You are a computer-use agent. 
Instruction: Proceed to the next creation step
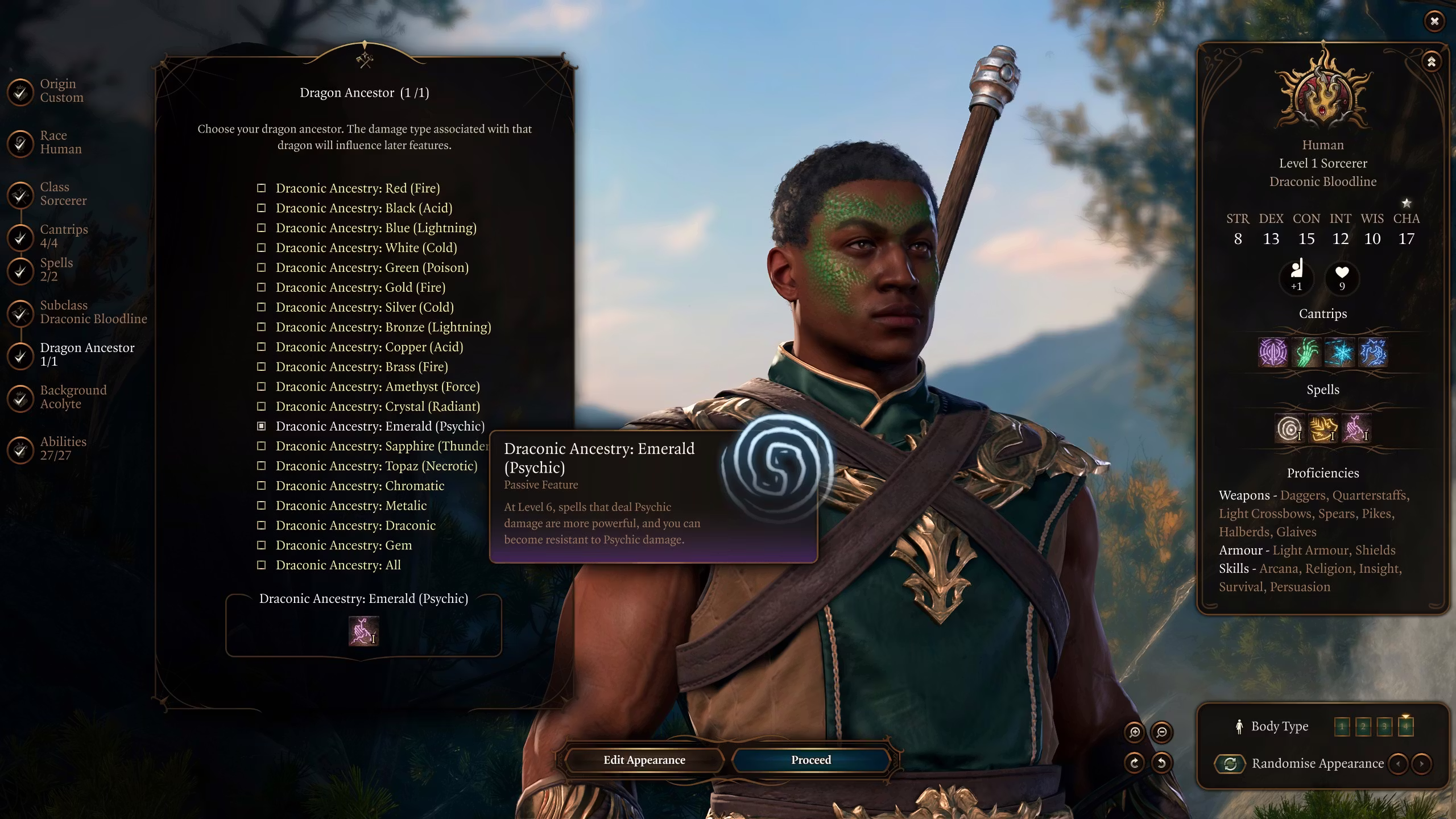coord(810,760)
